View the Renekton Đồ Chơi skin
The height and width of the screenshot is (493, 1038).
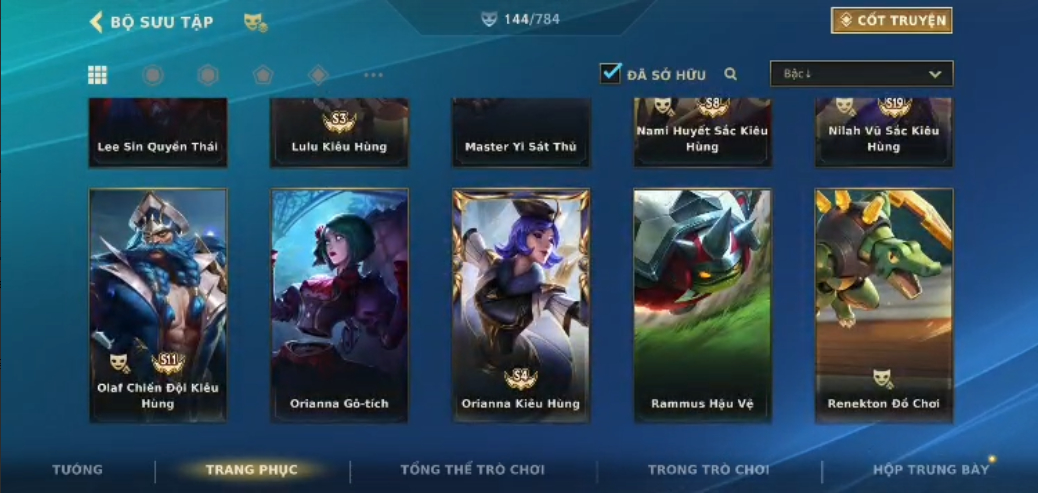tap(884, 304)
